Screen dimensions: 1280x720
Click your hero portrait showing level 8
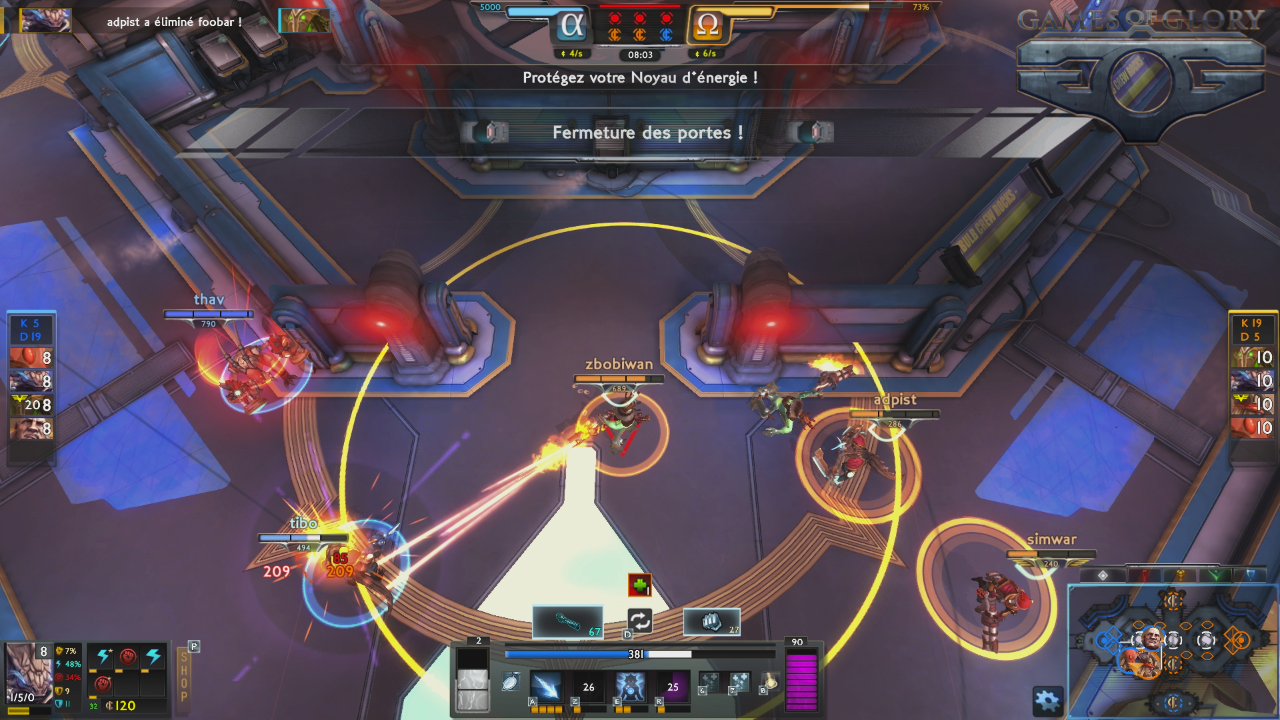click(28, 672)
